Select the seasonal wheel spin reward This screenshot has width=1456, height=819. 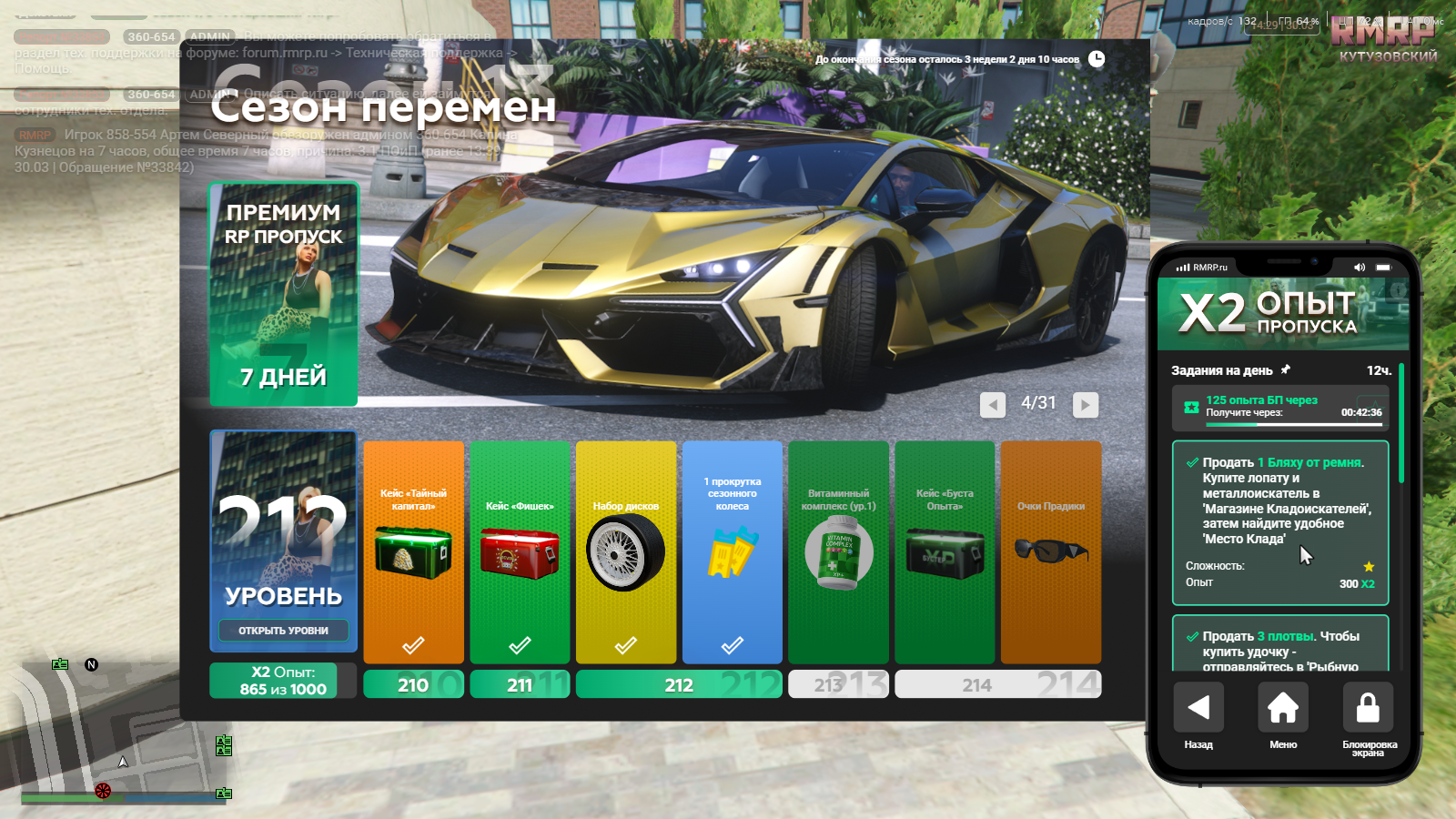click(733, 551)
